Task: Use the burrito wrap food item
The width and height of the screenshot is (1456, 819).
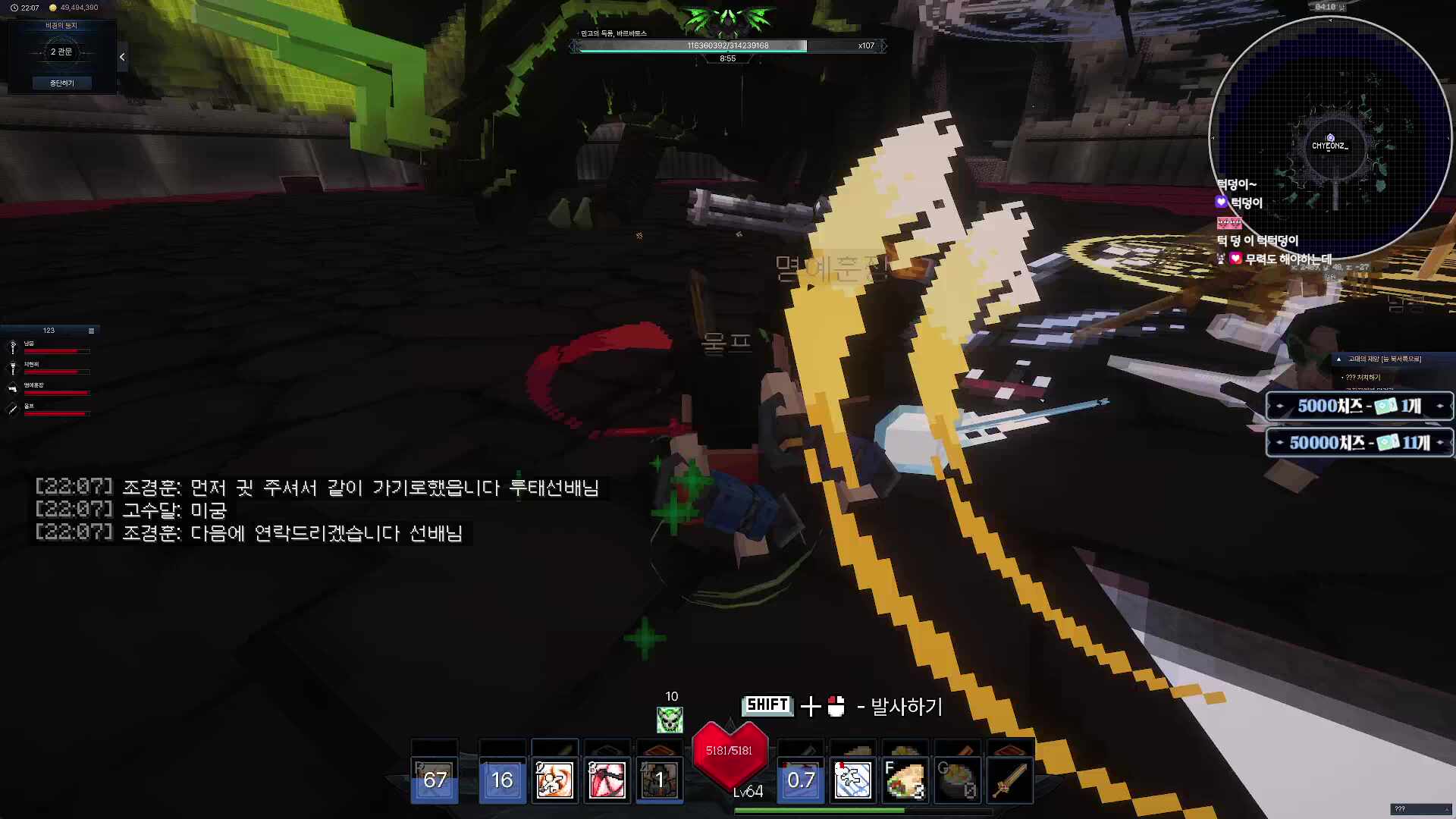Action: [x=905, y=780]
